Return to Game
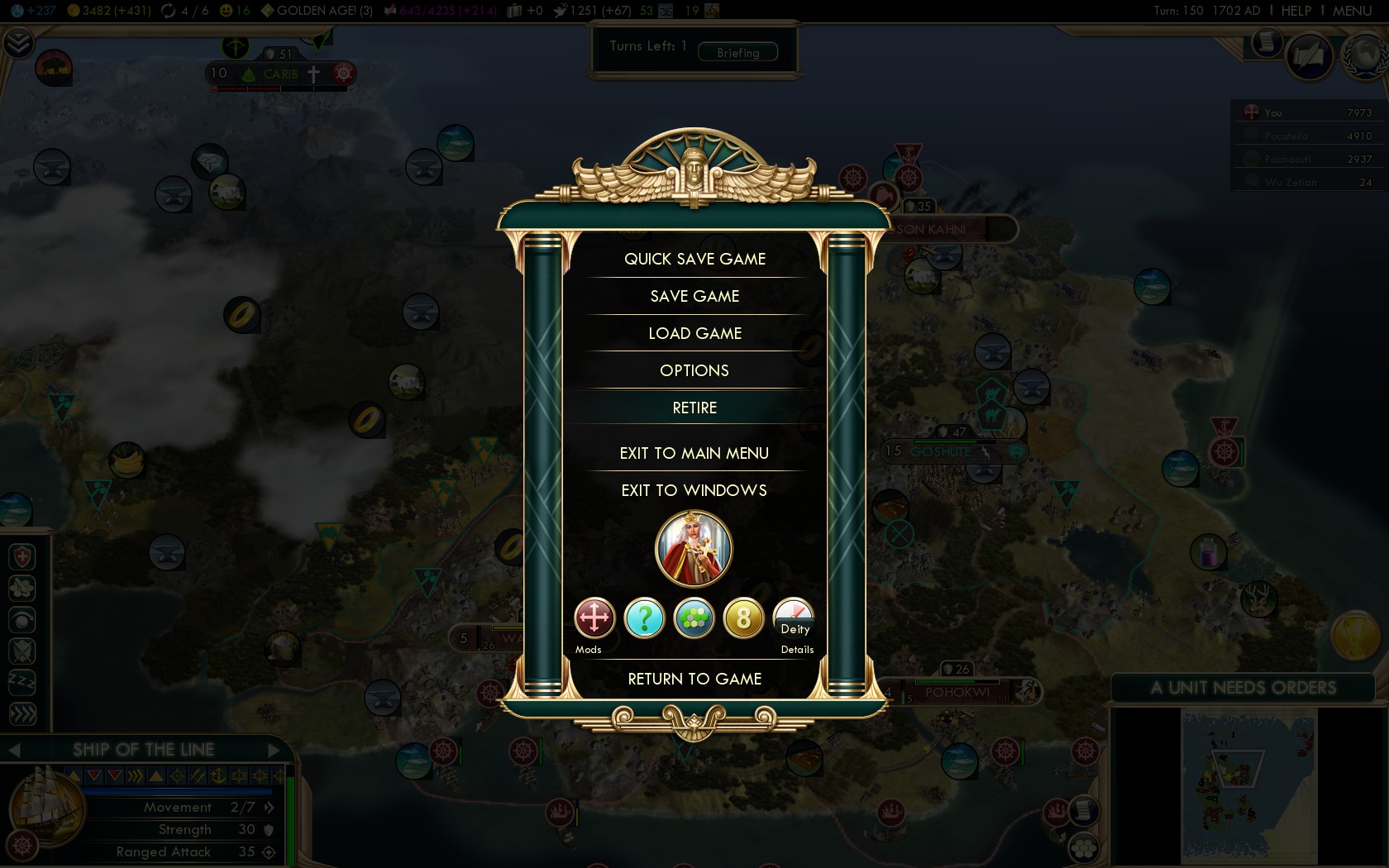Image resolution: width=1389 pixels, height=868 pixels. point(694,679)
